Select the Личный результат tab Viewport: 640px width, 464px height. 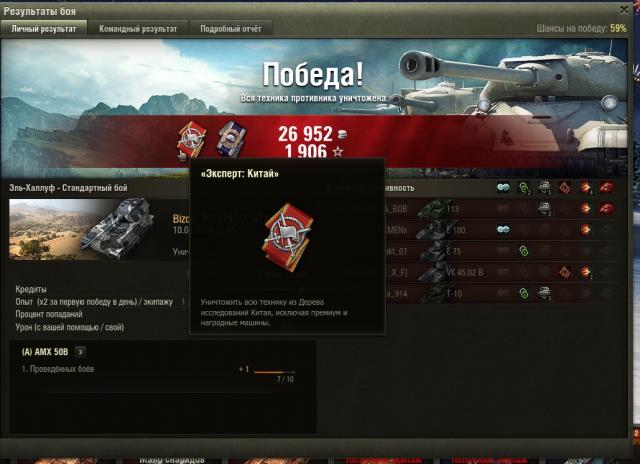click(x=44, y=29)
